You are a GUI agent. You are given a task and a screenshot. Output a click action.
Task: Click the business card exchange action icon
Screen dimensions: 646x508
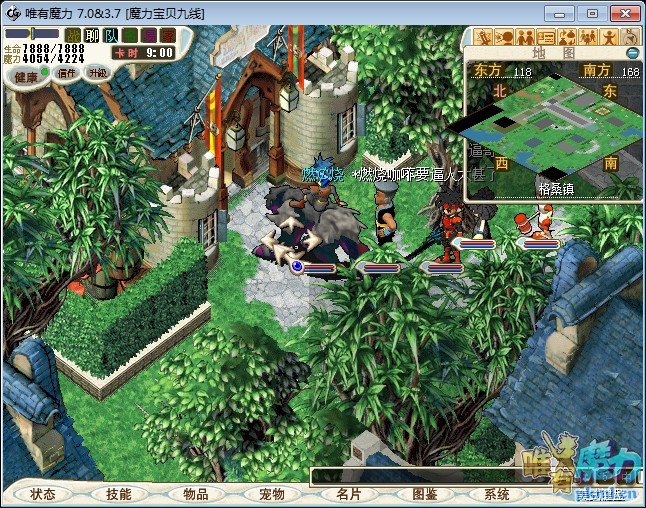click(x=545, y=37)
